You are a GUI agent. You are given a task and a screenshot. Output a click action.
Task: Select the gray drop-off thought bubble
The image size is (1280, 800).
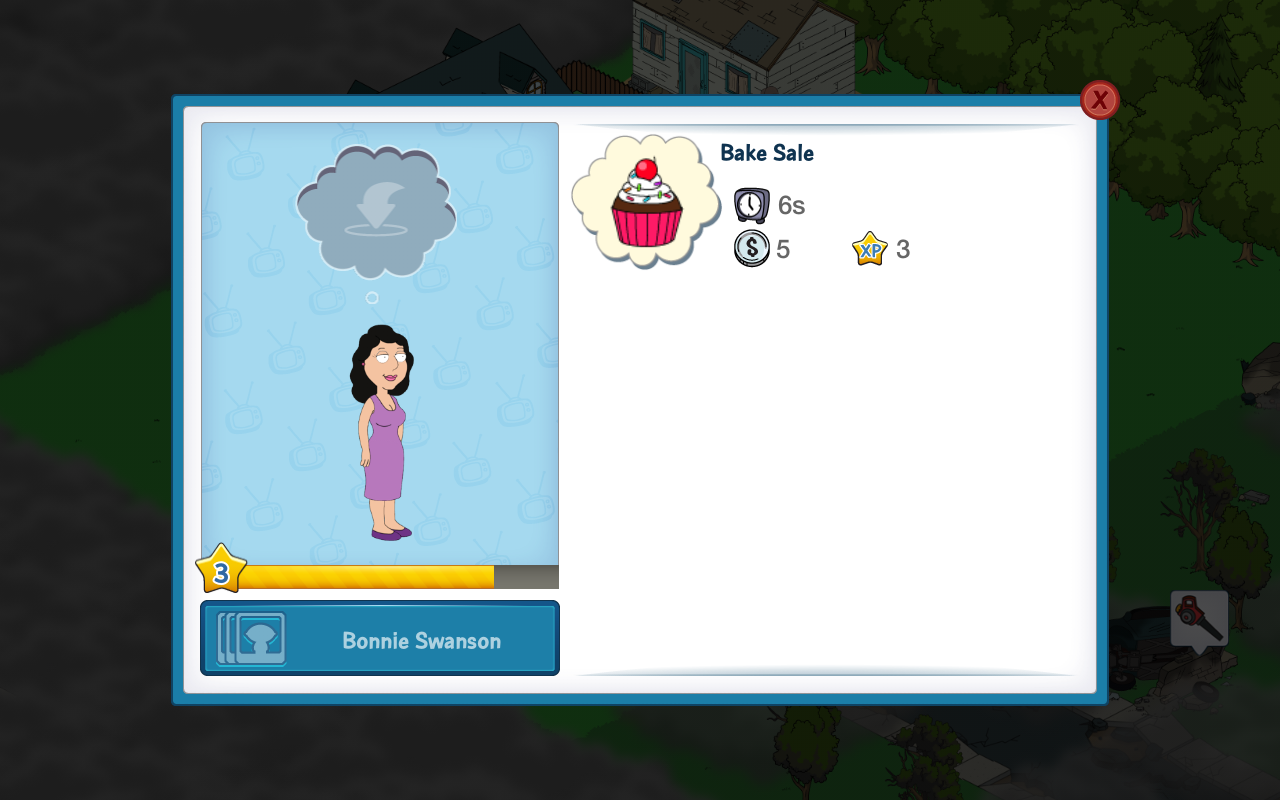pyautogui.click(x=376, y=211)
